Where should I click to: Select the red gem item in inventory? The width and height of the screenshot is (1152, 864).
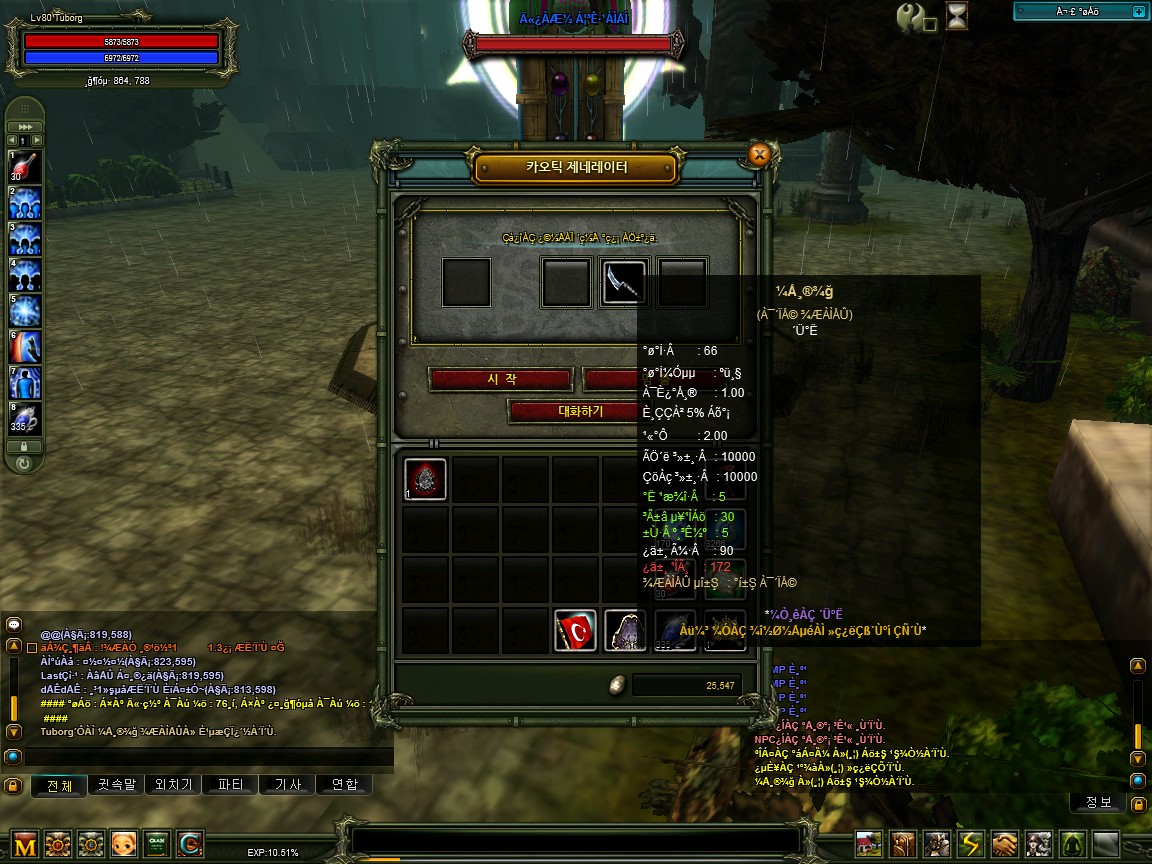[x=425, y=479]
